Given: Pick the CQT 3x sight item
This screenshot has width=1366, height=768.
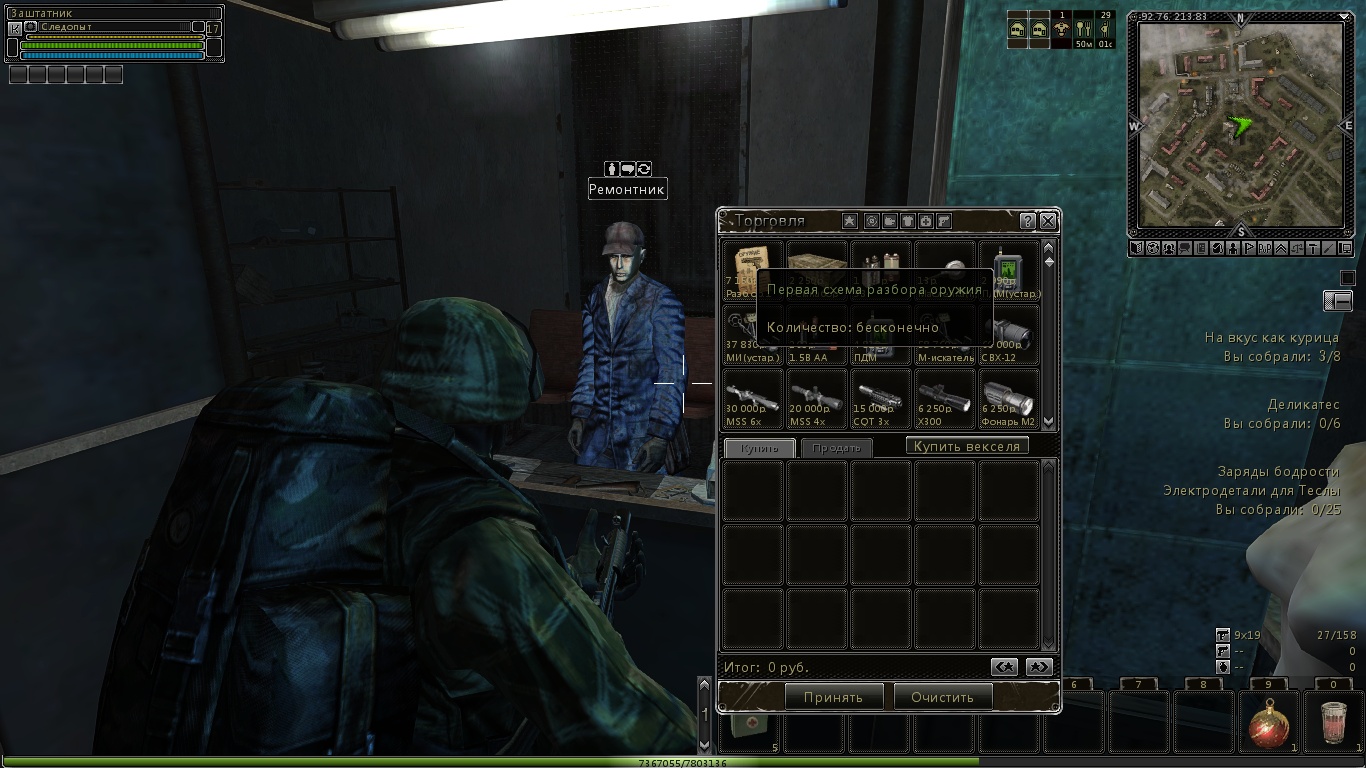Looking at the screenshot, I should pyautogui.click(x=880, y=399).
